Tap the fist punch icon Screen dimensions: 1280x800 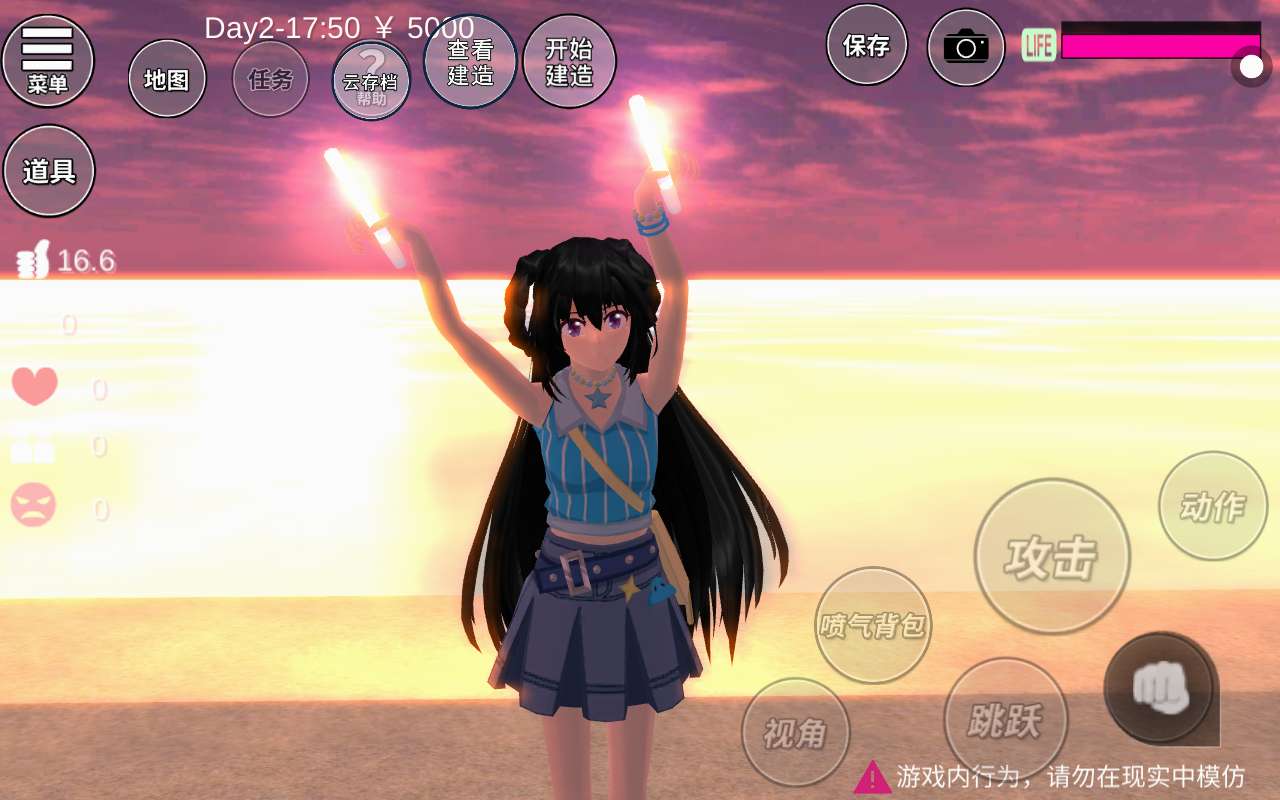click(x=1160, y=688)
